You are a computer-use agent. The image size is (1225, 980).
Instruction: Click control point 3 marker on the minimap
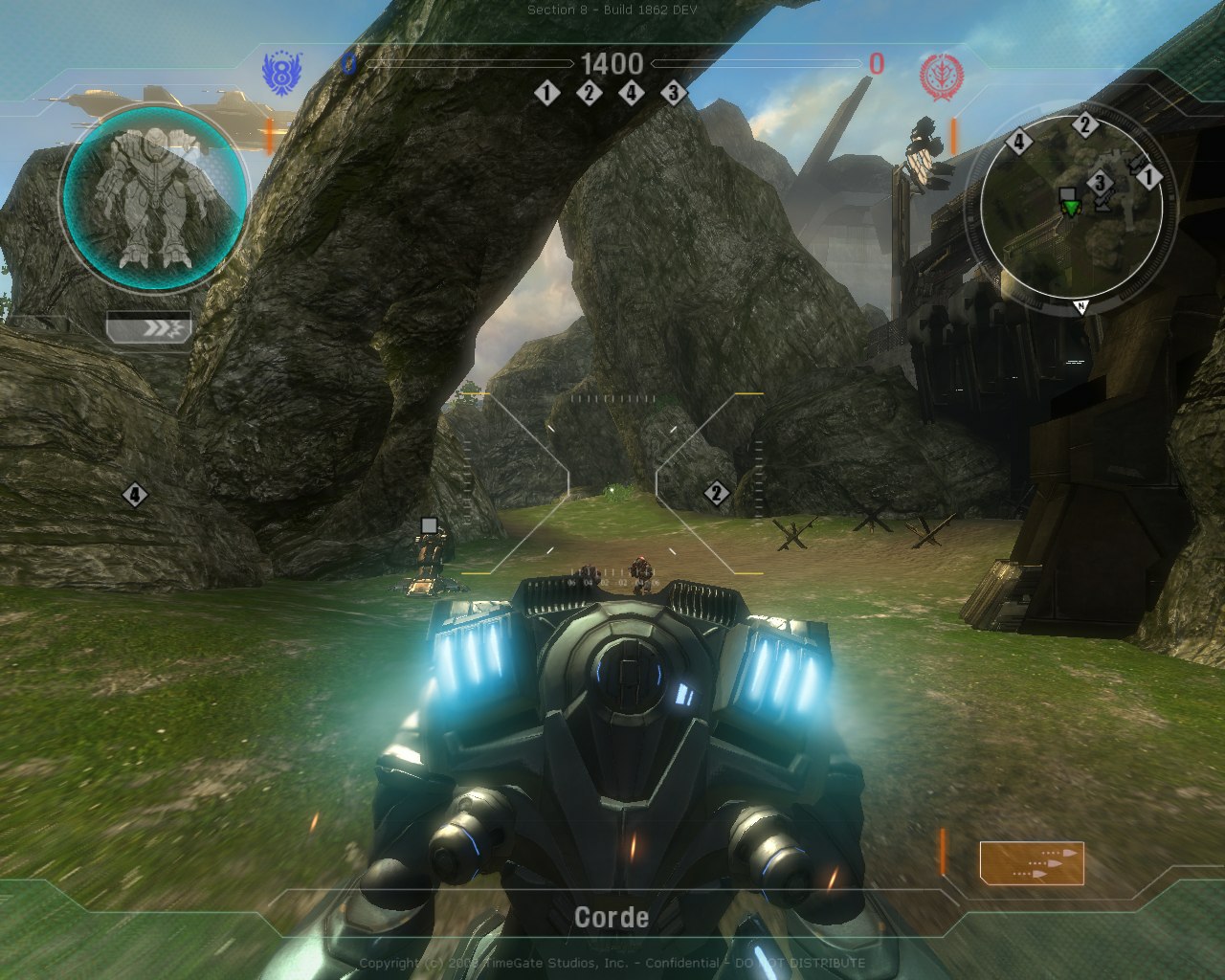click(x=1101, y=182)
